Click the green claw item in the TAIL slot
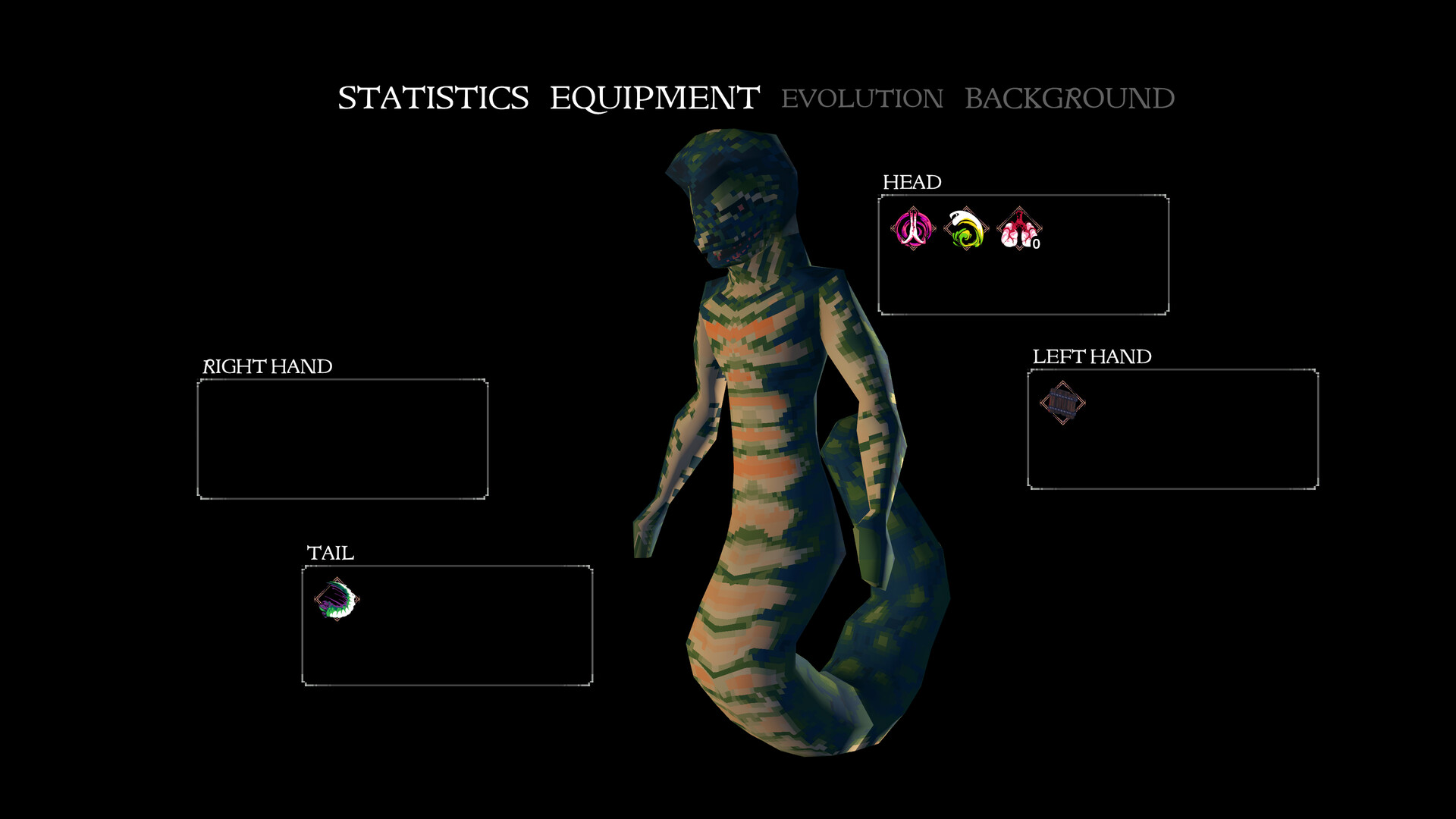Viewport: 1456px width, 819px height. pos(337,600)
